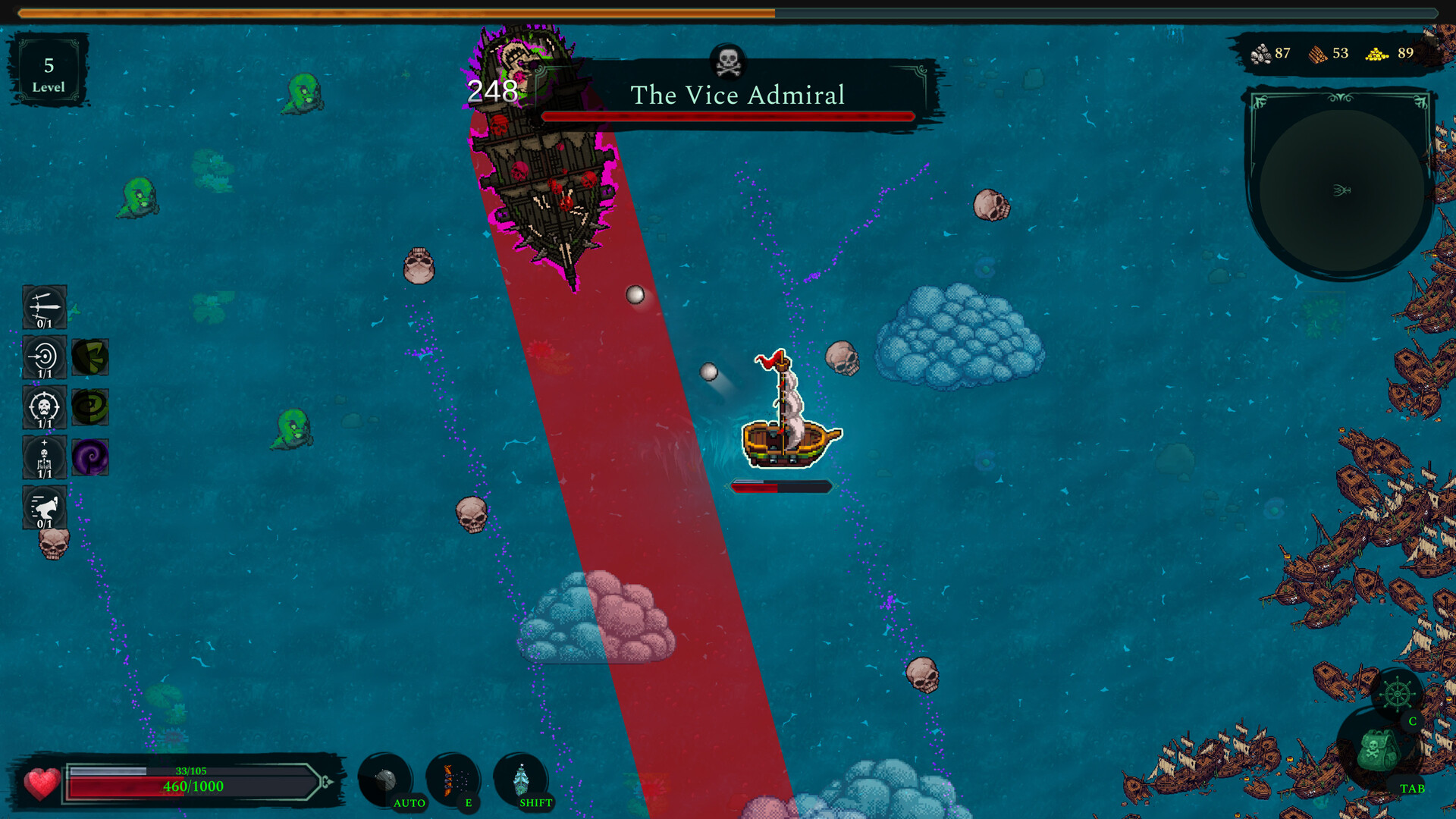Select the skeleton crew skill icon
The image size is (1456, 819).
pyautogui.click(x=43, y=457)
